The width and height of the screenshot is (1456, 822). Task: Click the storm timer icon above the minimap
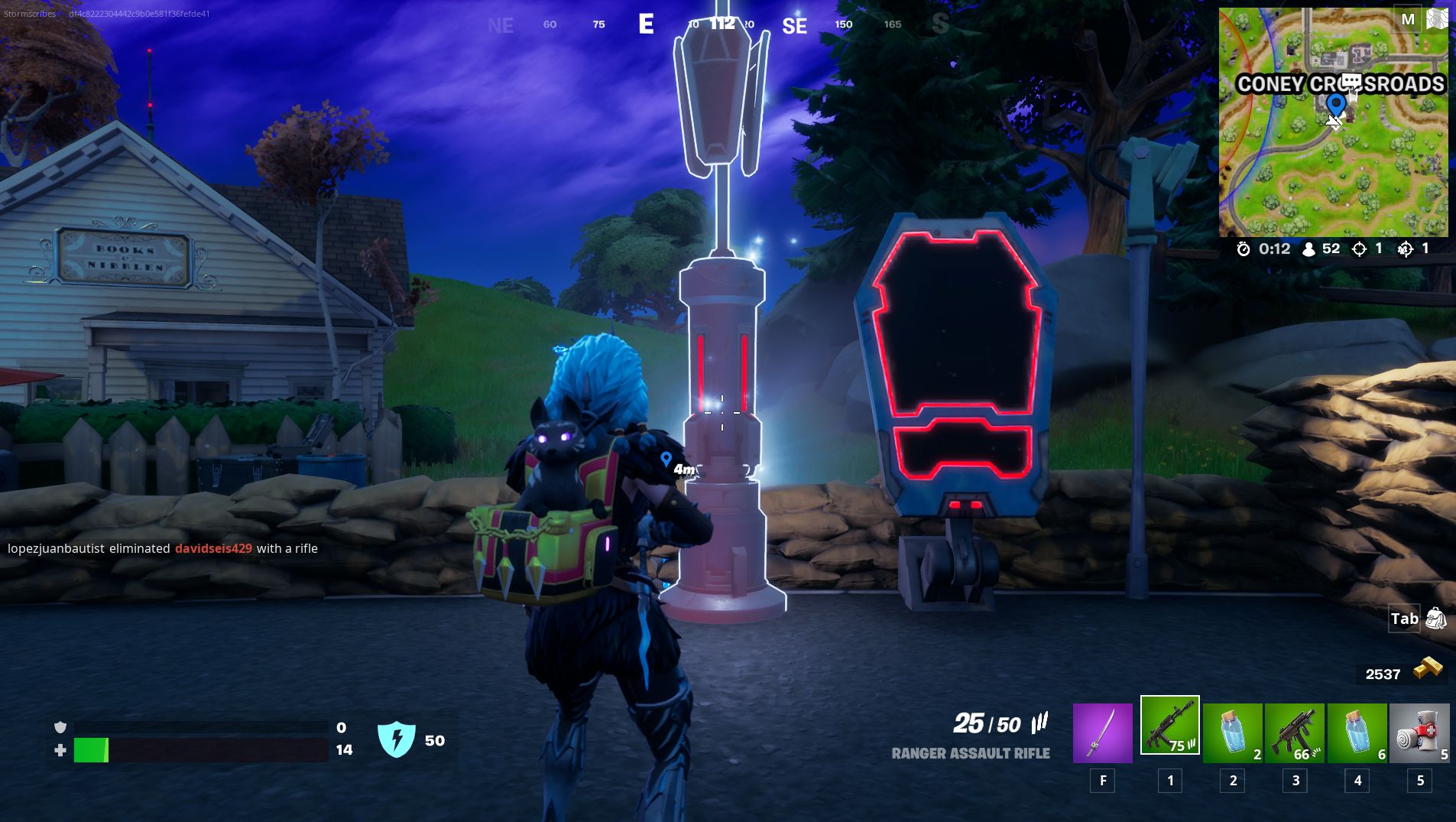tap(1245, 249)
